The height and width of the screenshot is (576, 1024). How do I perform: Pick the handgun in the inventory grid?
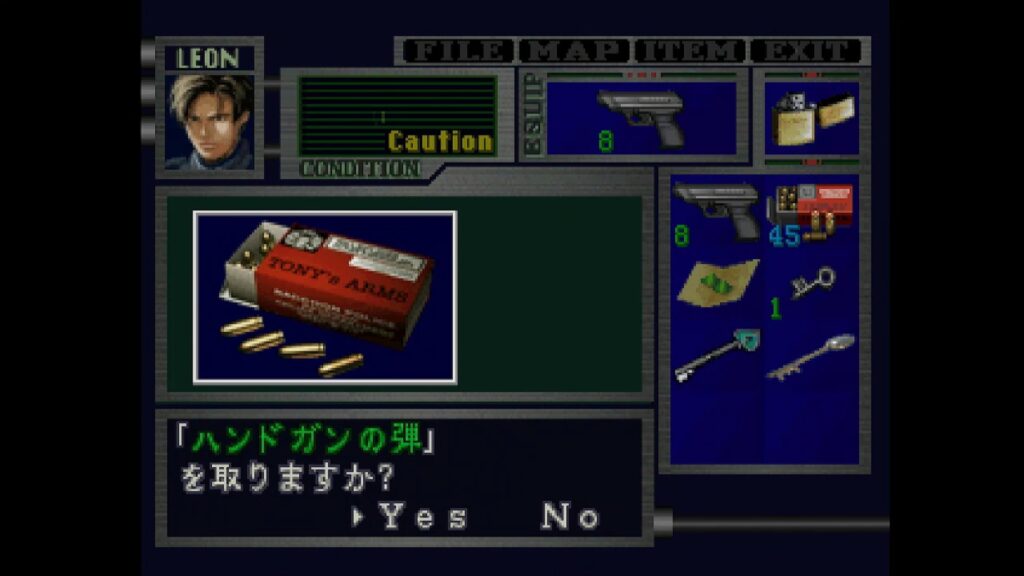pyautogui.click(x=716, y=211)
